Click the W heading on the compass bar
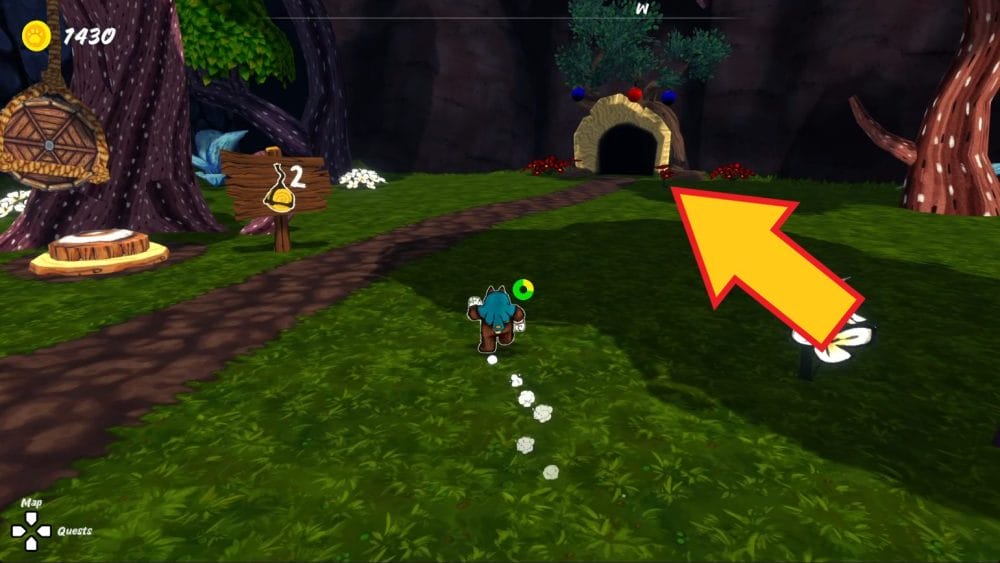This screenshot has height=563, width=1000. [642, 8]
